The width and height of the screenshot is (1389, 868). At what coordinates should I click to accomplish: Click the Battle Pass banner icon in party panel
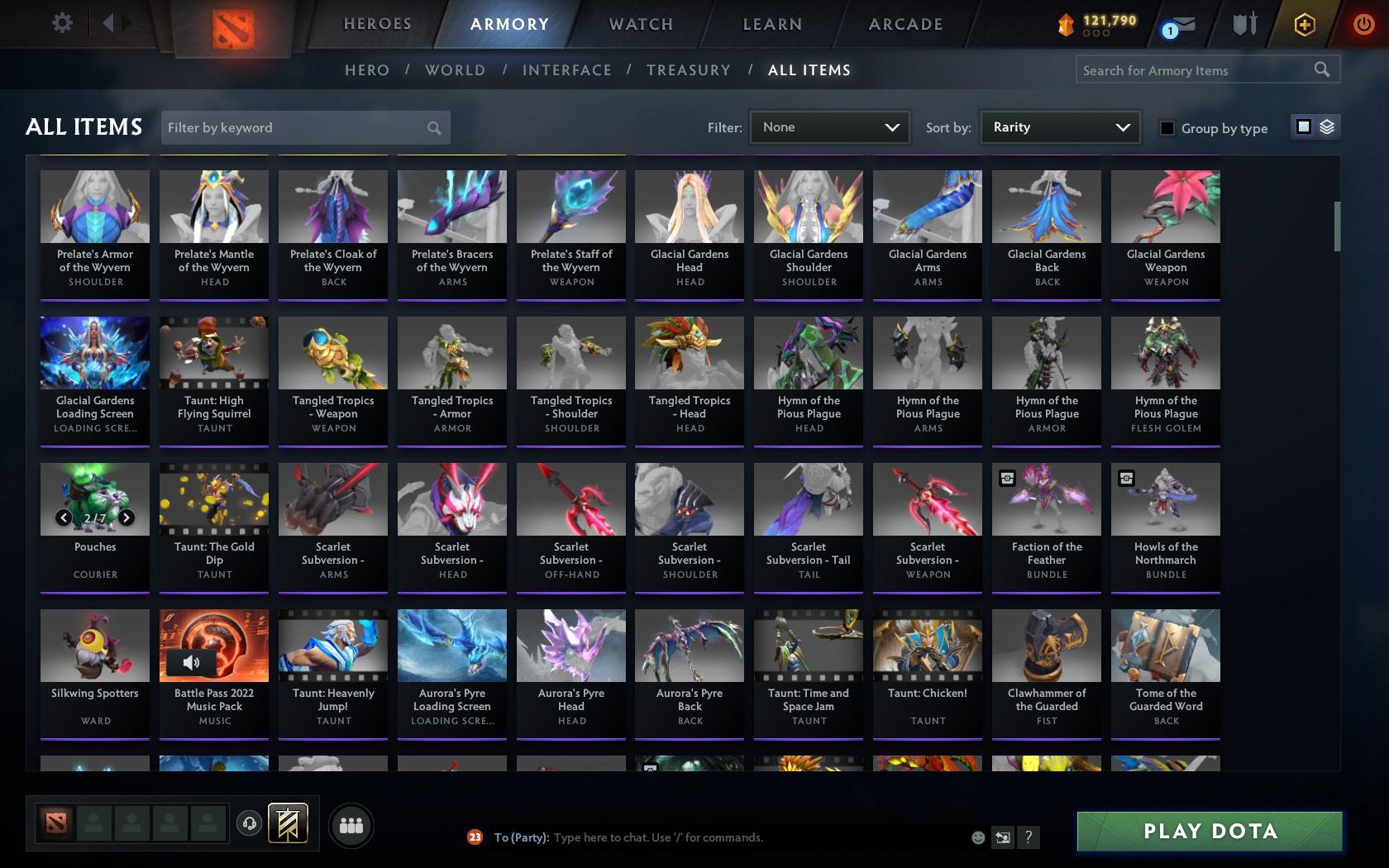point(288,822)
